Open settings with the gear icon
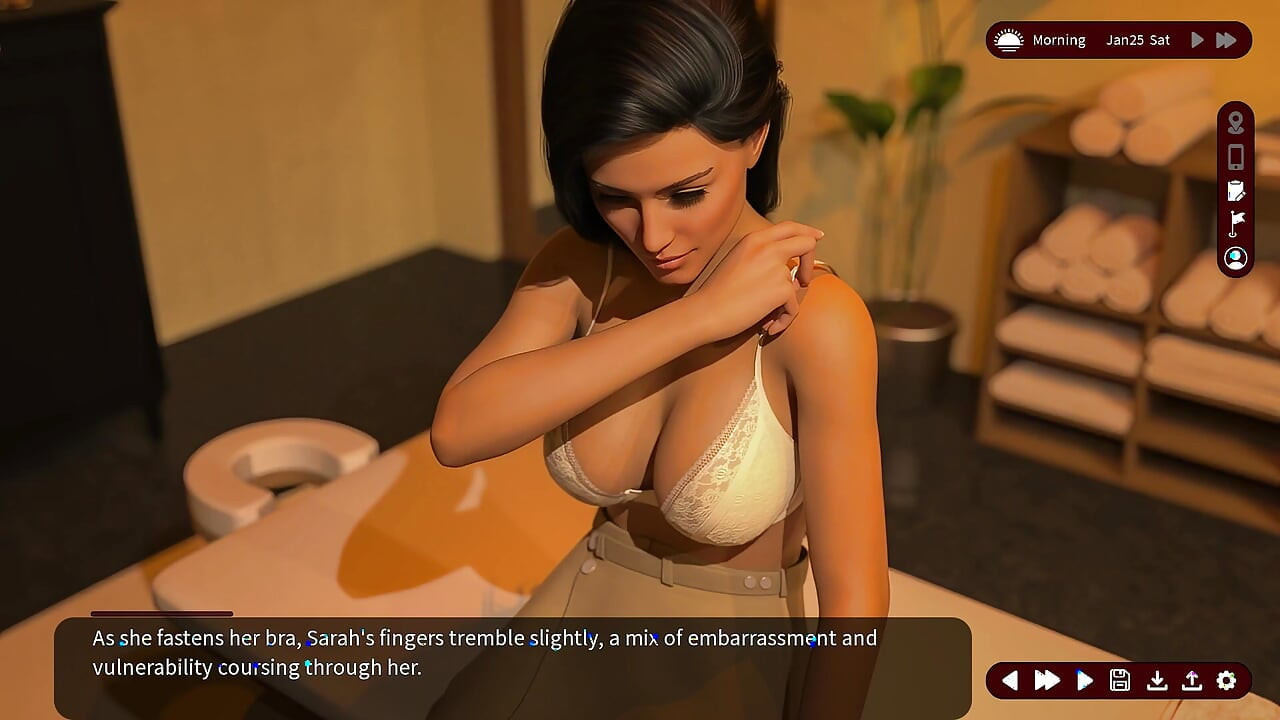 click(1227, 681)
